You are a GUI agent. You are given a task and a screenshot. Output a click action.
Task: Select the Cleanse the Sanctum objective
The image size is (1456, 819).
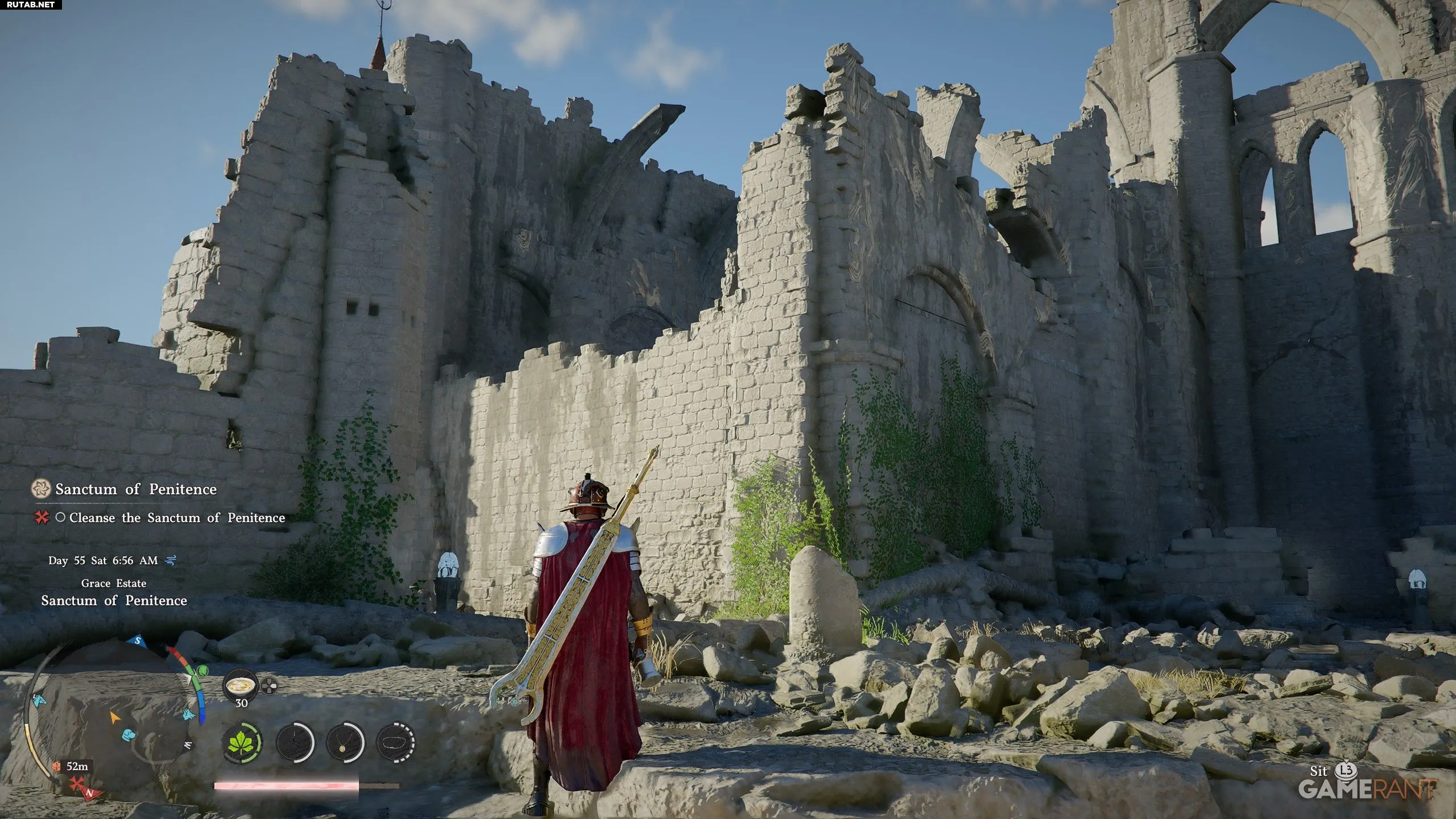176,518
